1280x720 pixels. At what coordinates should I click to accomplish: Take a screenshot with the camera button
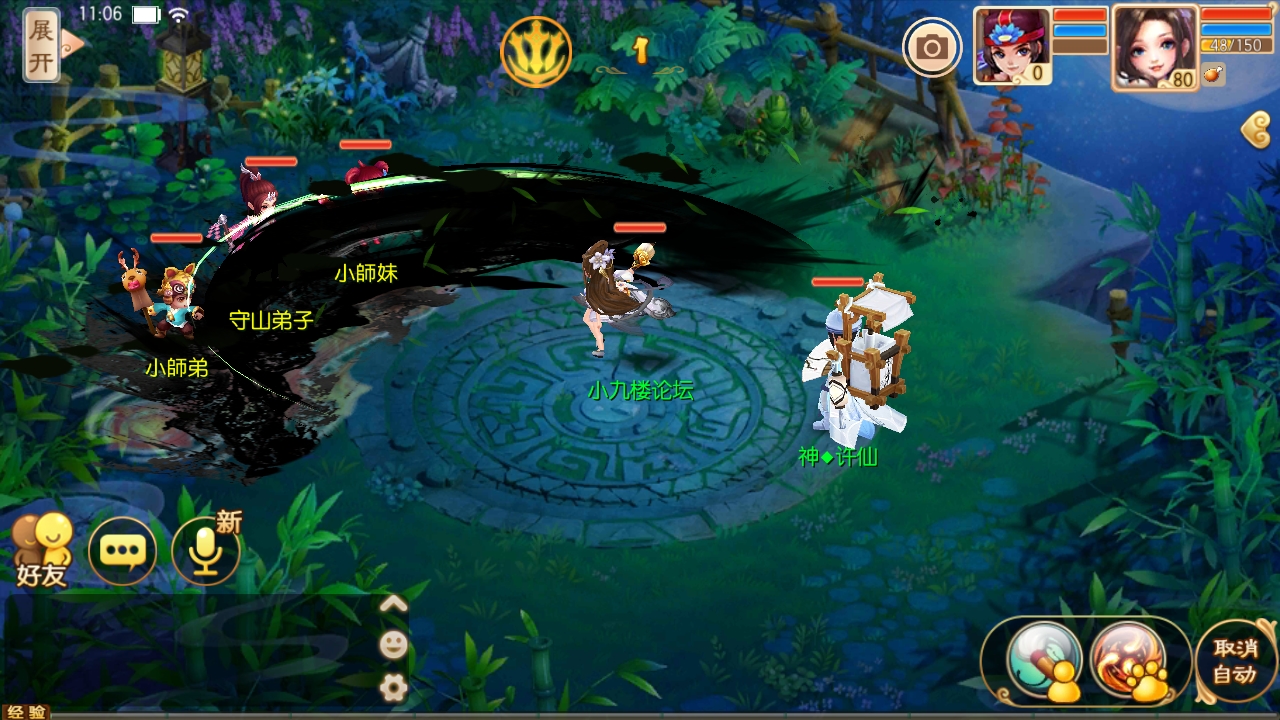click(x=932, y=47)
